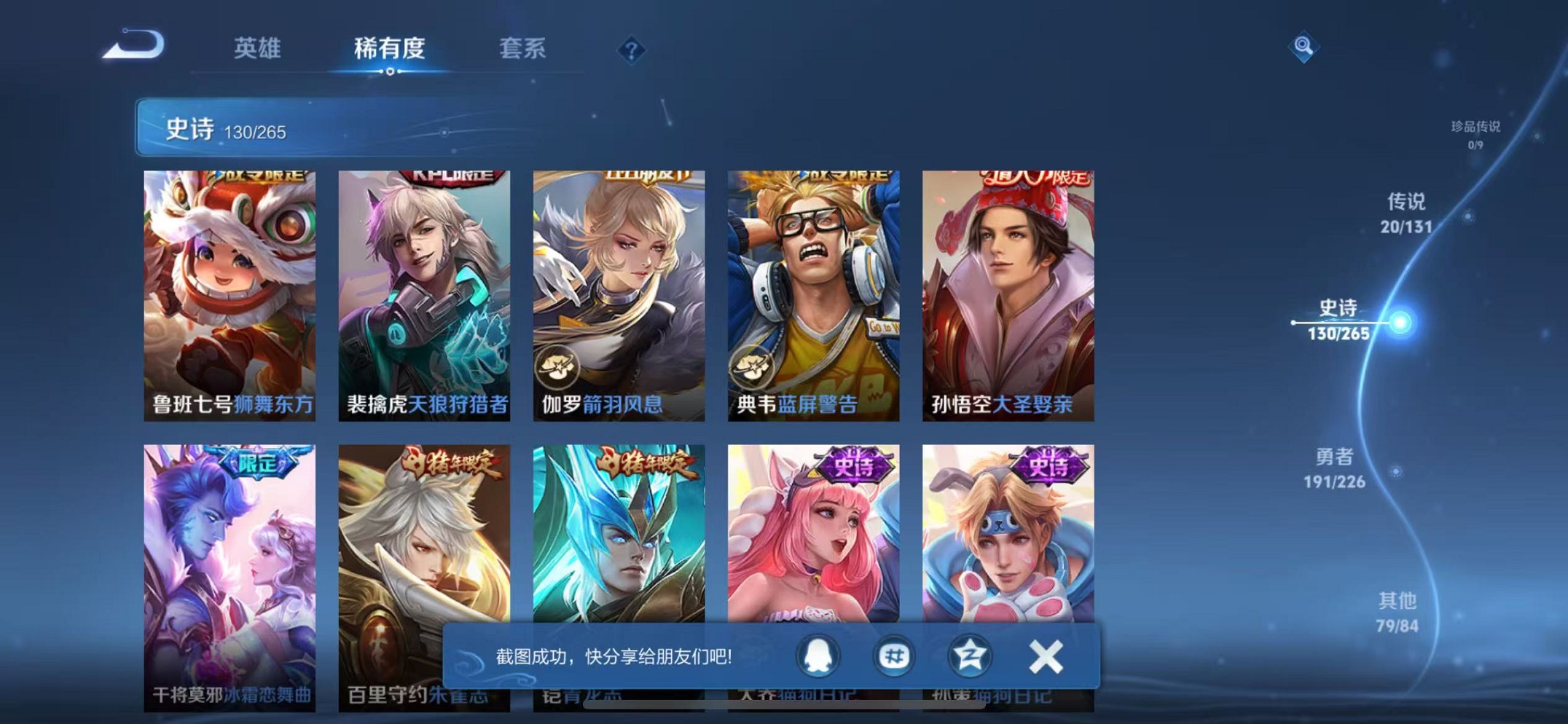Screen dimensions: 1568x724
Task: View the 千将莫邪冰霜恋舞曲 skin
Action: pos(230,575)
